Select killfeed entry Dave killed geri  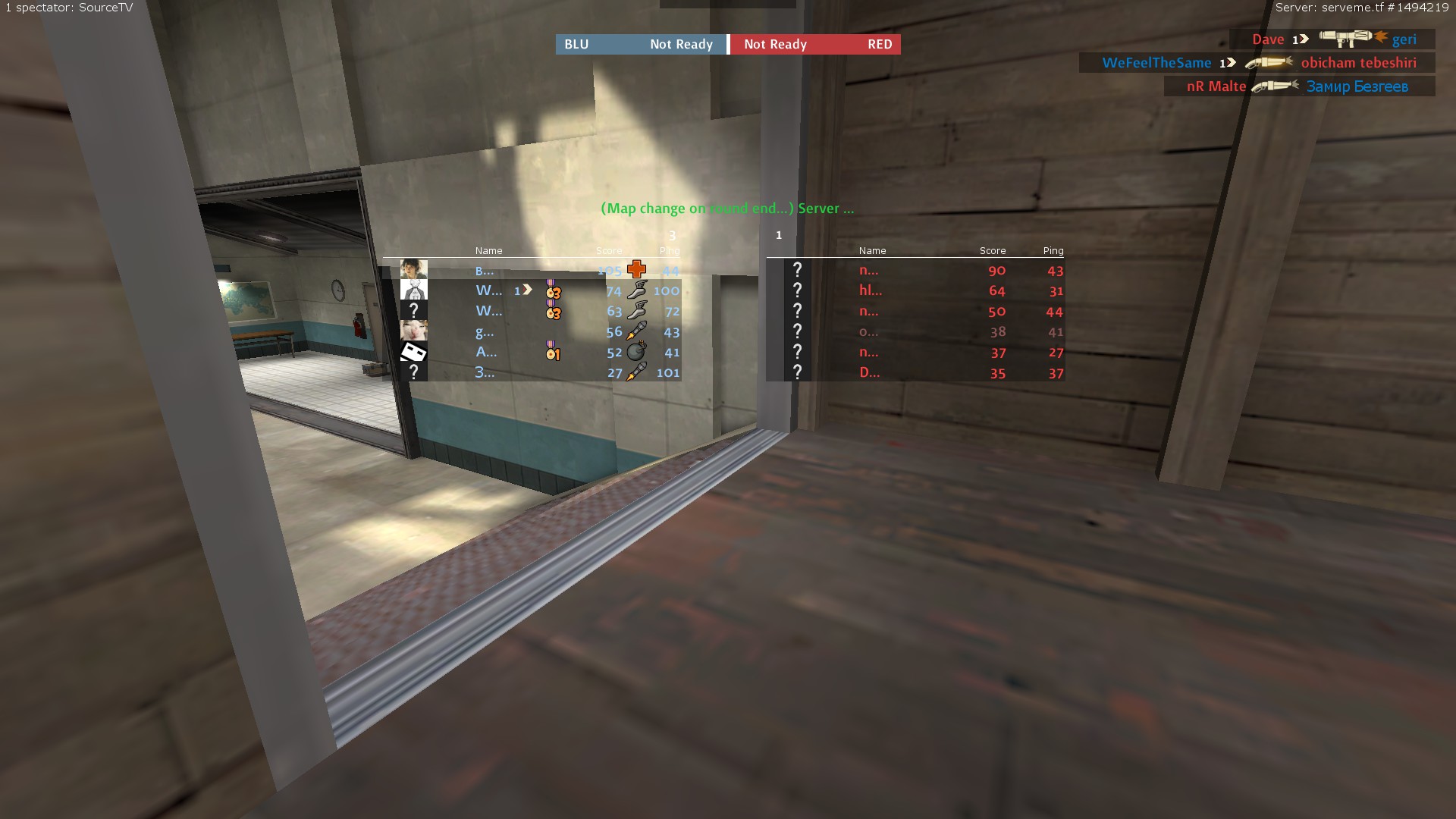click(x=1332, y=39)
